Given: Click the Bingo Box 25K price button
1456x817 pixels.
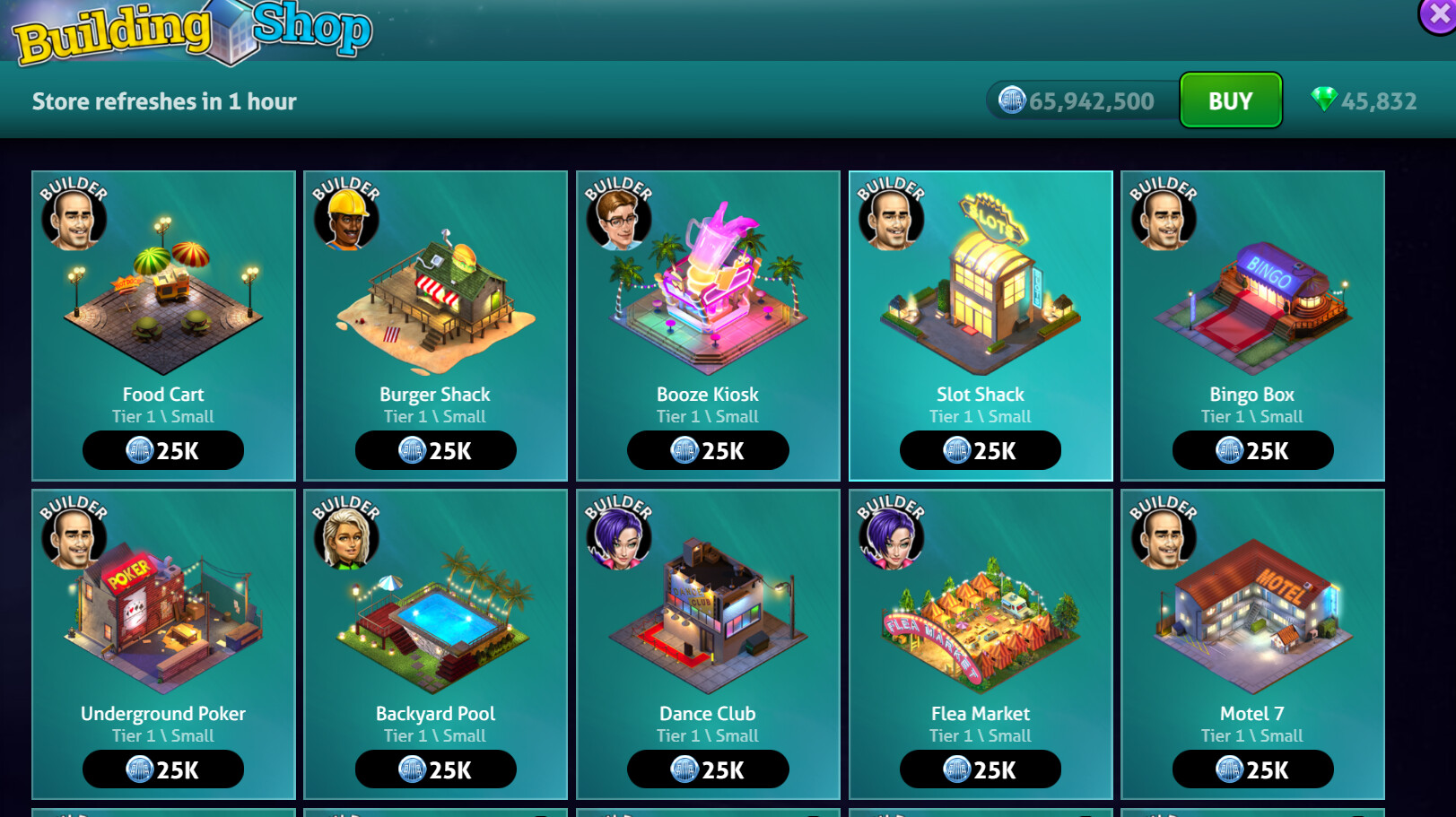Looking at the screenshot, I should pos(1252,450).
